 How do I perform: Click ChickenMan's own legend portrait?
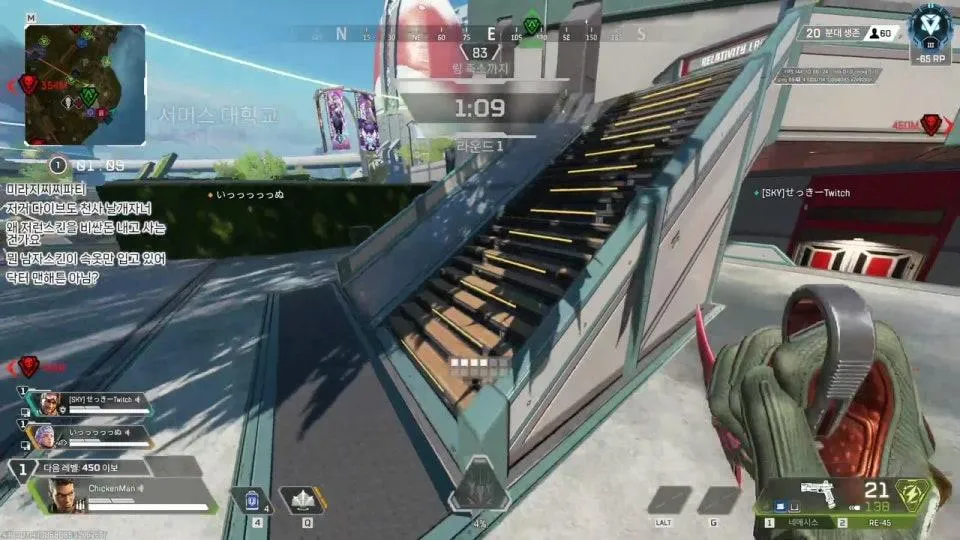pyautogui.click(x=63, y=493)
